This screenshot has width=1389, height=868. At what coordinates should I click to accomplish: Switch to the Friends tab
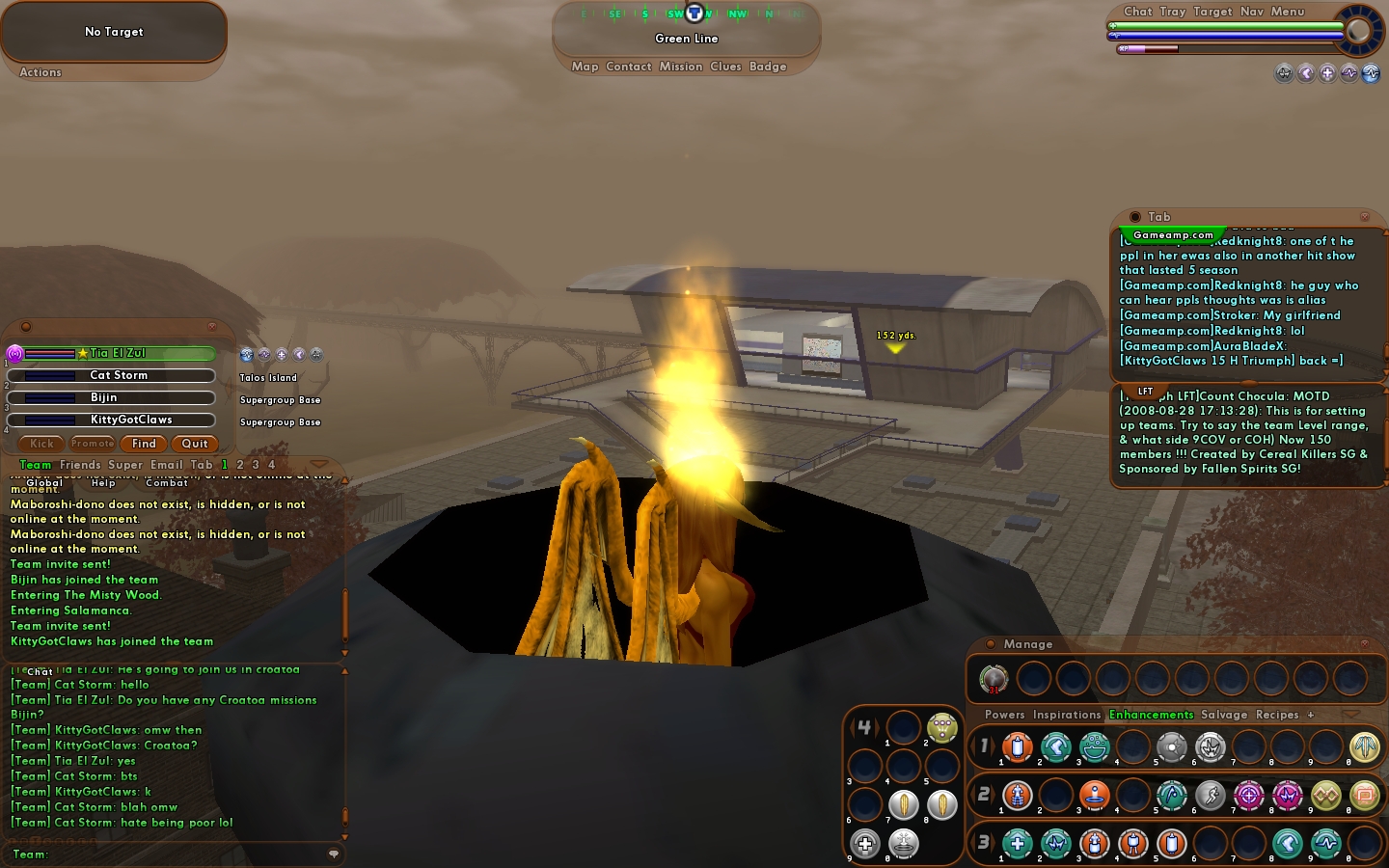point(80,465)
